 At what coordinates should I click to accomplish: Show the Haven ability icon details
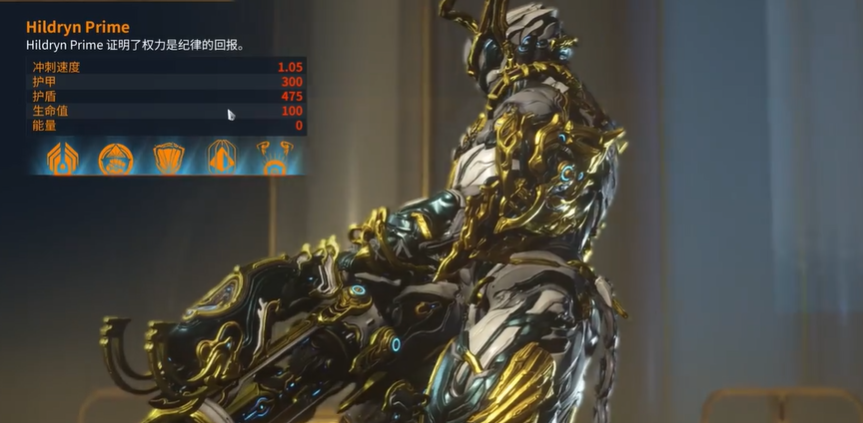tap(221, 157)
